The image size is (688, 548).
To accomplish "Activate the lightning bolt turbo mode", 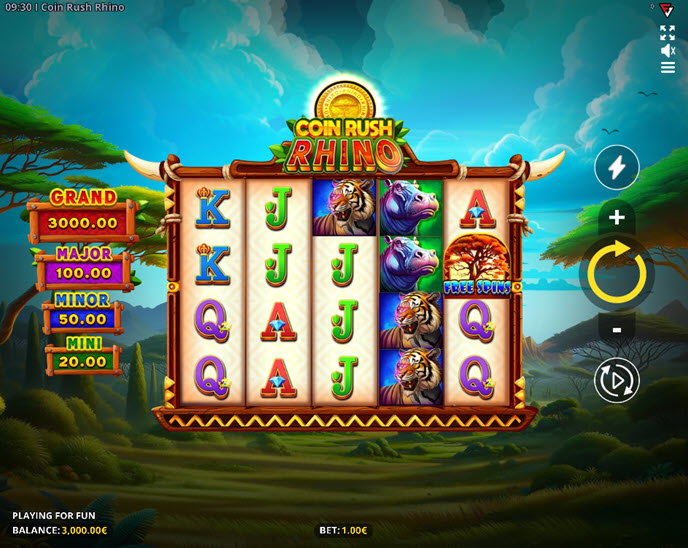I will tap(616, 168).
